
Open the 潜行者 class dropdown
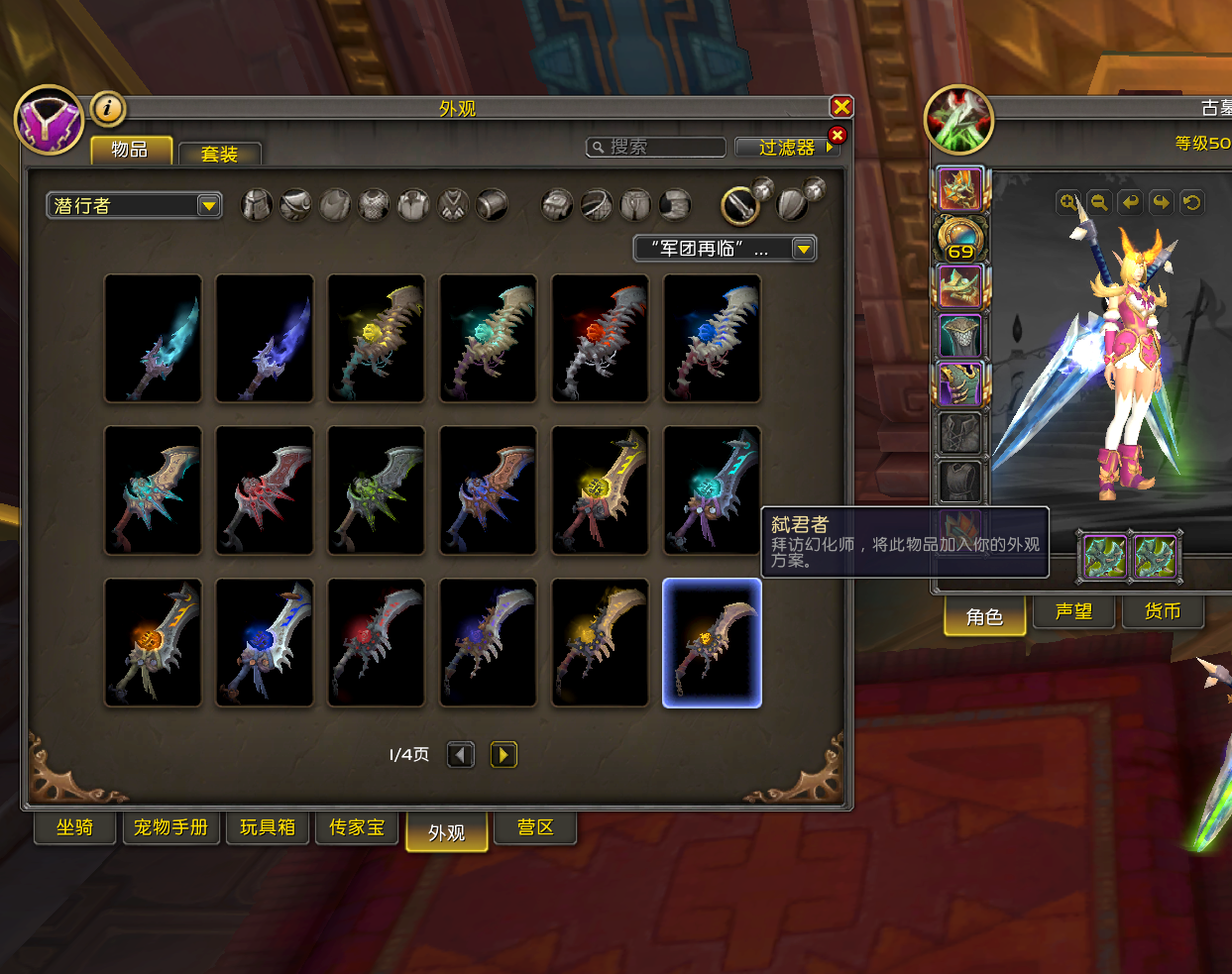pos(134,205)
